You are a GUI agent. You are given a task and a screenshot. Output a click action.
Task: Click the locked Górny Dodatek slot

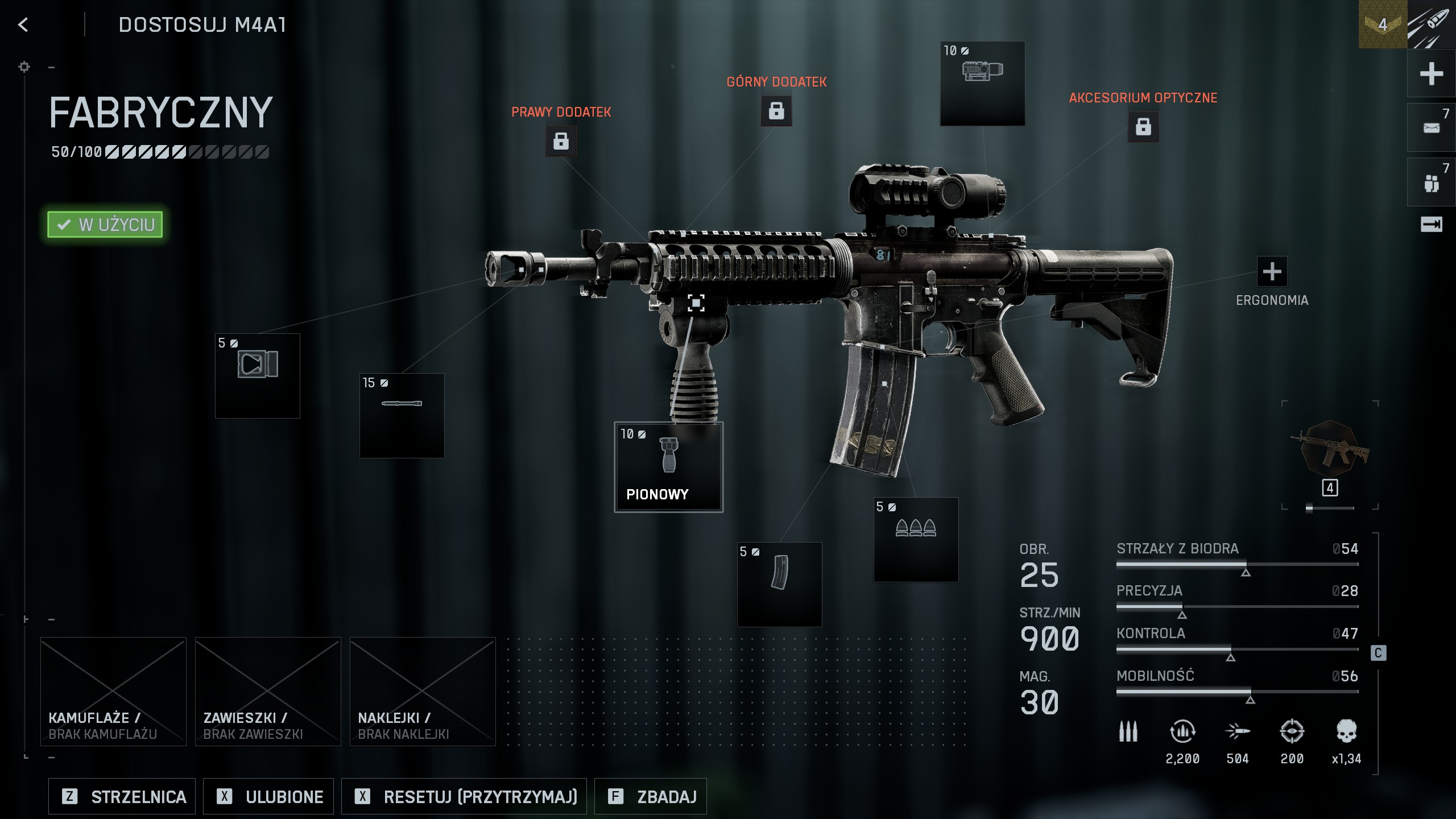coord(776,110)
